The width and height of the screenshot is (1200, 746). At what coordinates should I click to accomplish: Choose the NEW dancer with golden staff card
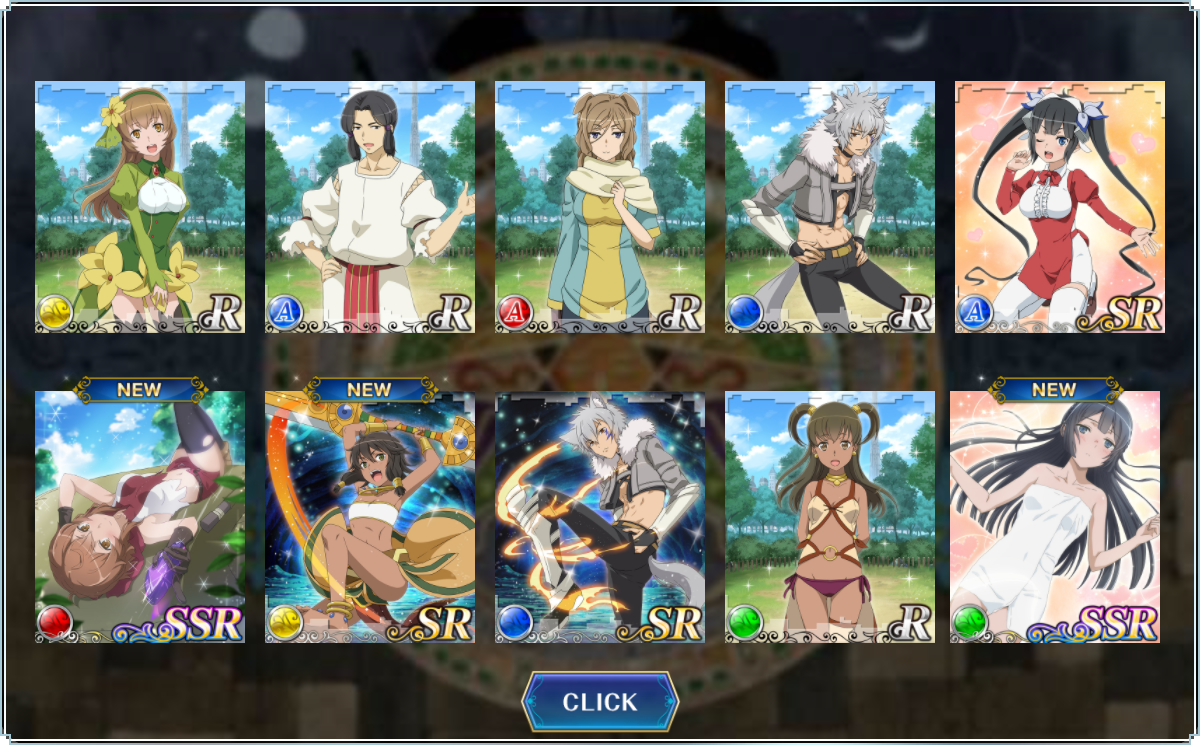(x=370, y=517)
